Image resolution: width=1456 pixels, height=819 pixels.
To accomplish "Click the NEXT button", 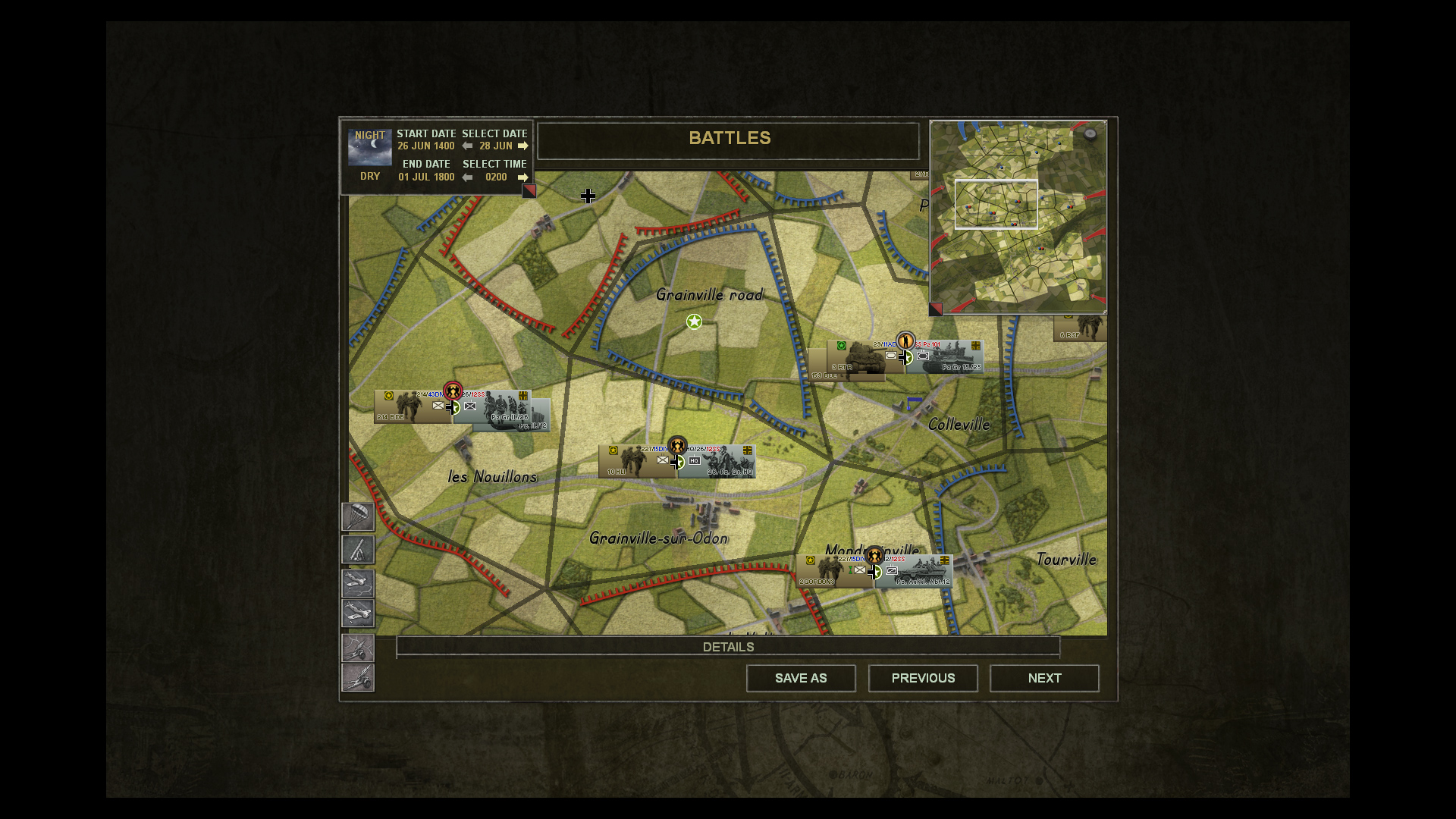I will [1044, 678].
